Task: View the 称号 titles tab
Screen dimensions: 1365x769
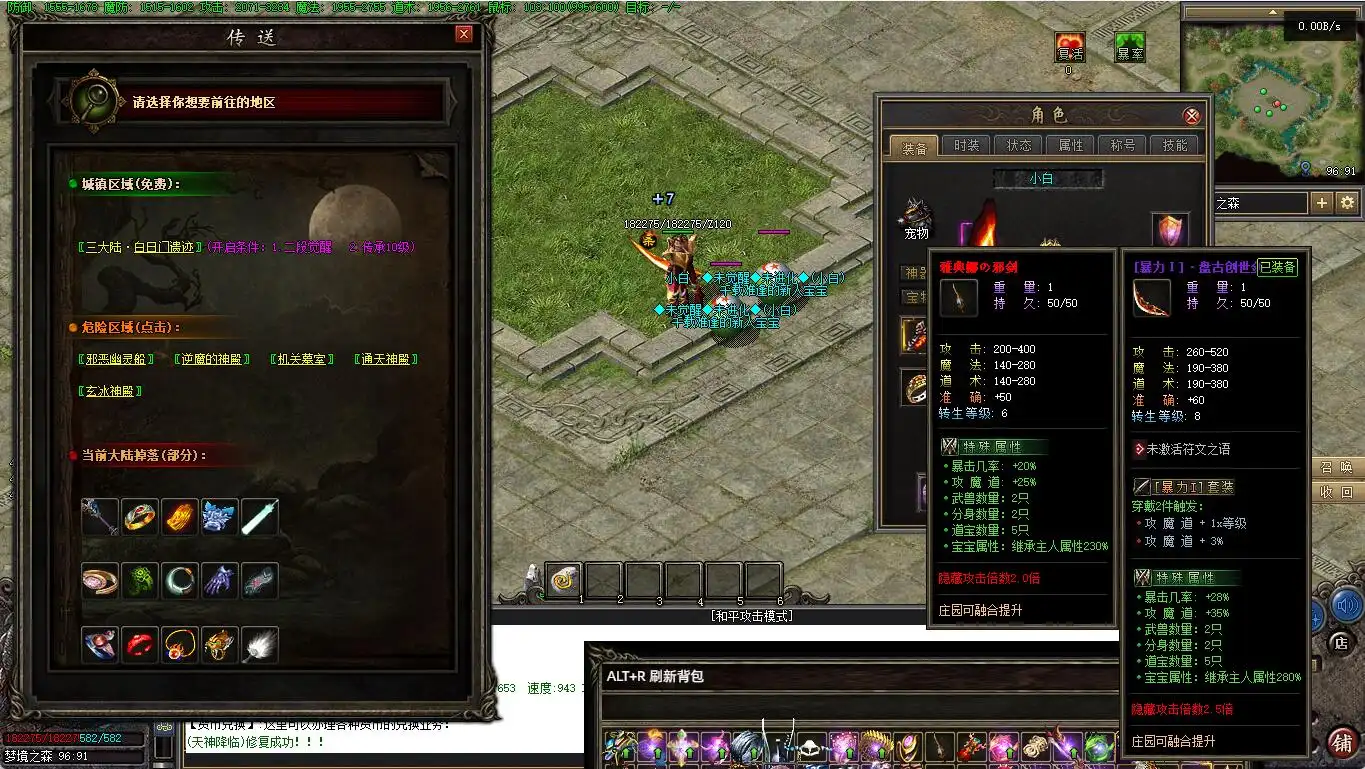Action: (1122, 146)
